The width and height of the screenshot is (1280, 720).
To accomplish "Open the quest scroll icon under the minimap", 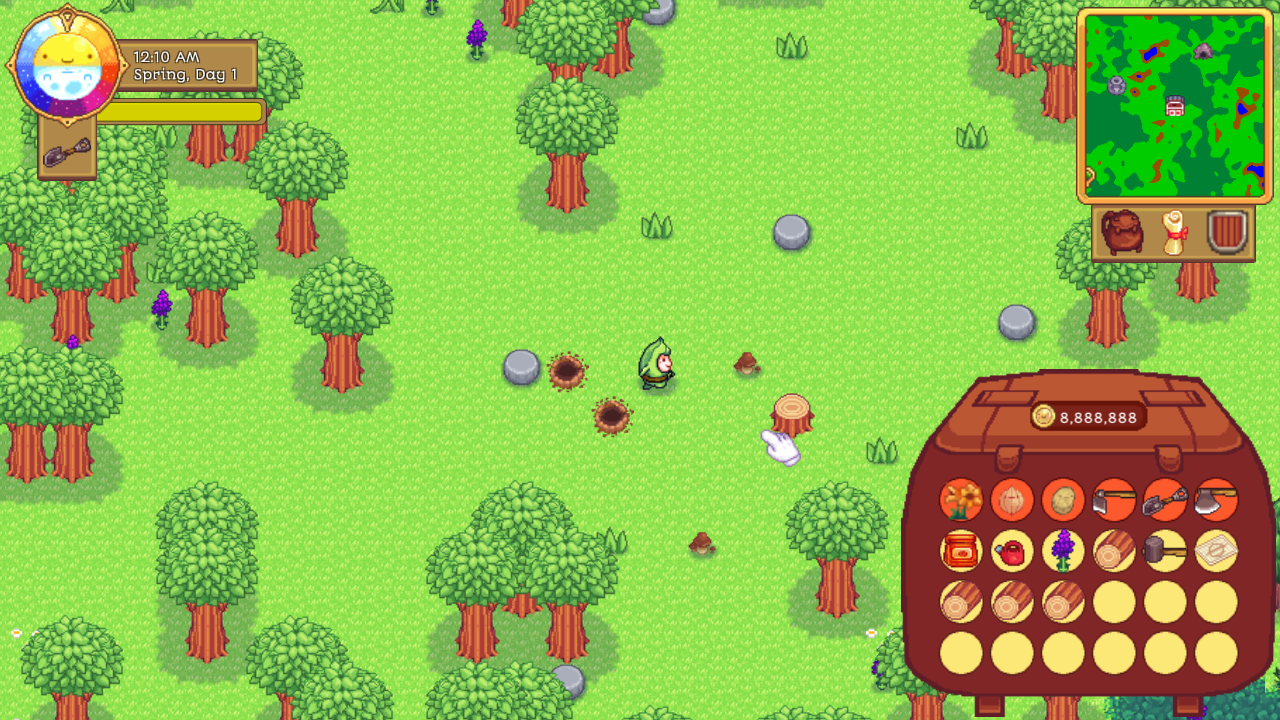I will point(1172,232).
